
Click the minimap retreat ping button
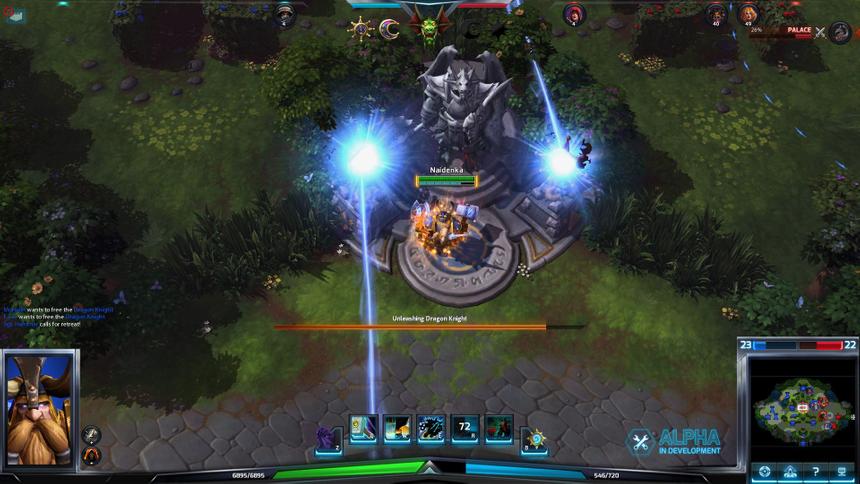click(x=790, y=471)
